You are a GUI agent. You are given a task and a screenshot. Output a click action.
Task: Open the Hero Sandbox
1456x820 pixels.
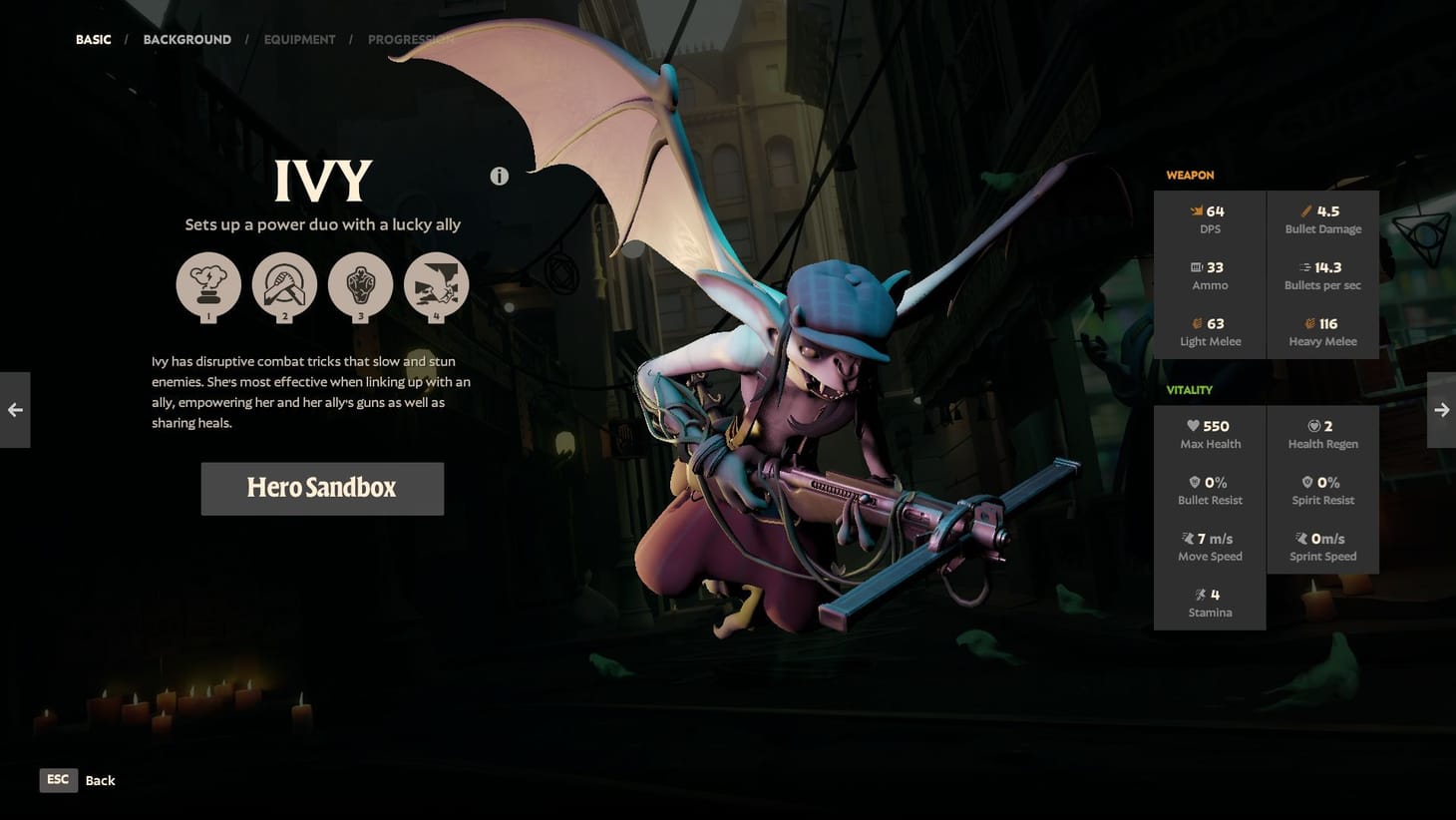coord(322,488)
